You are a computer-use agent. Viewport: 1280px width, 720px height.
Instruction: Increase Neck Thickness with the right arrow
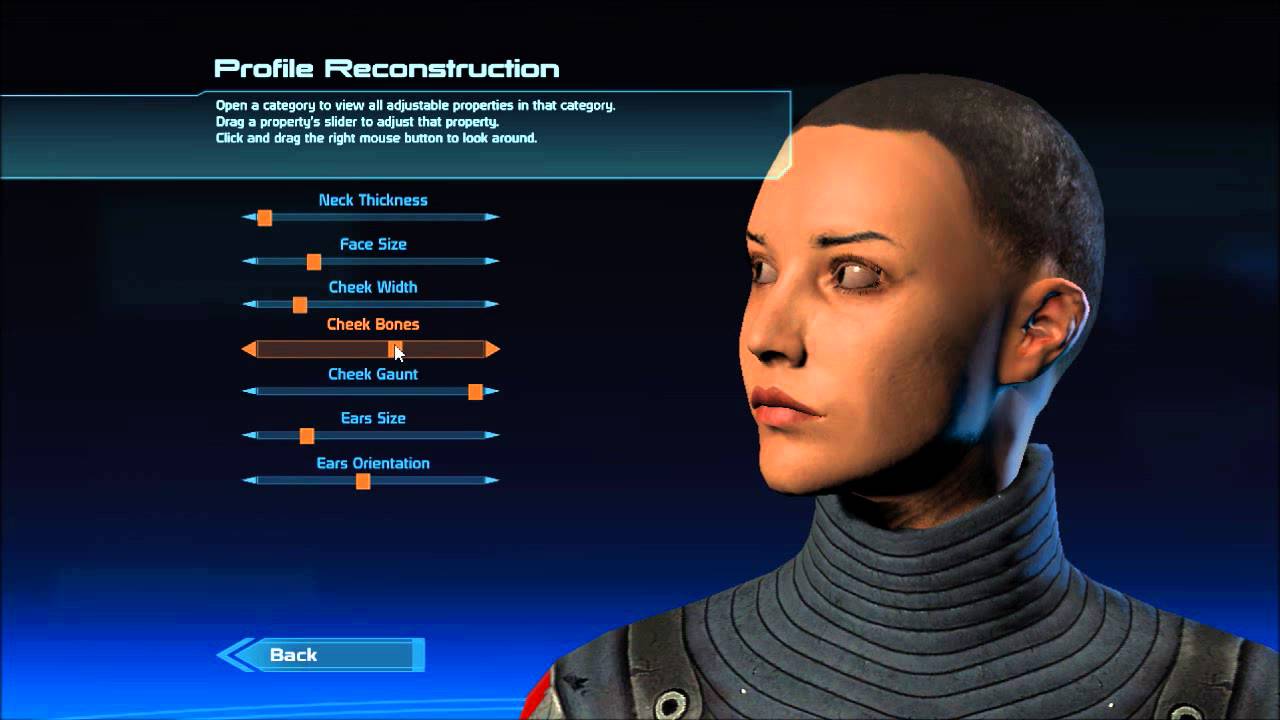click(x=492, y=217)
